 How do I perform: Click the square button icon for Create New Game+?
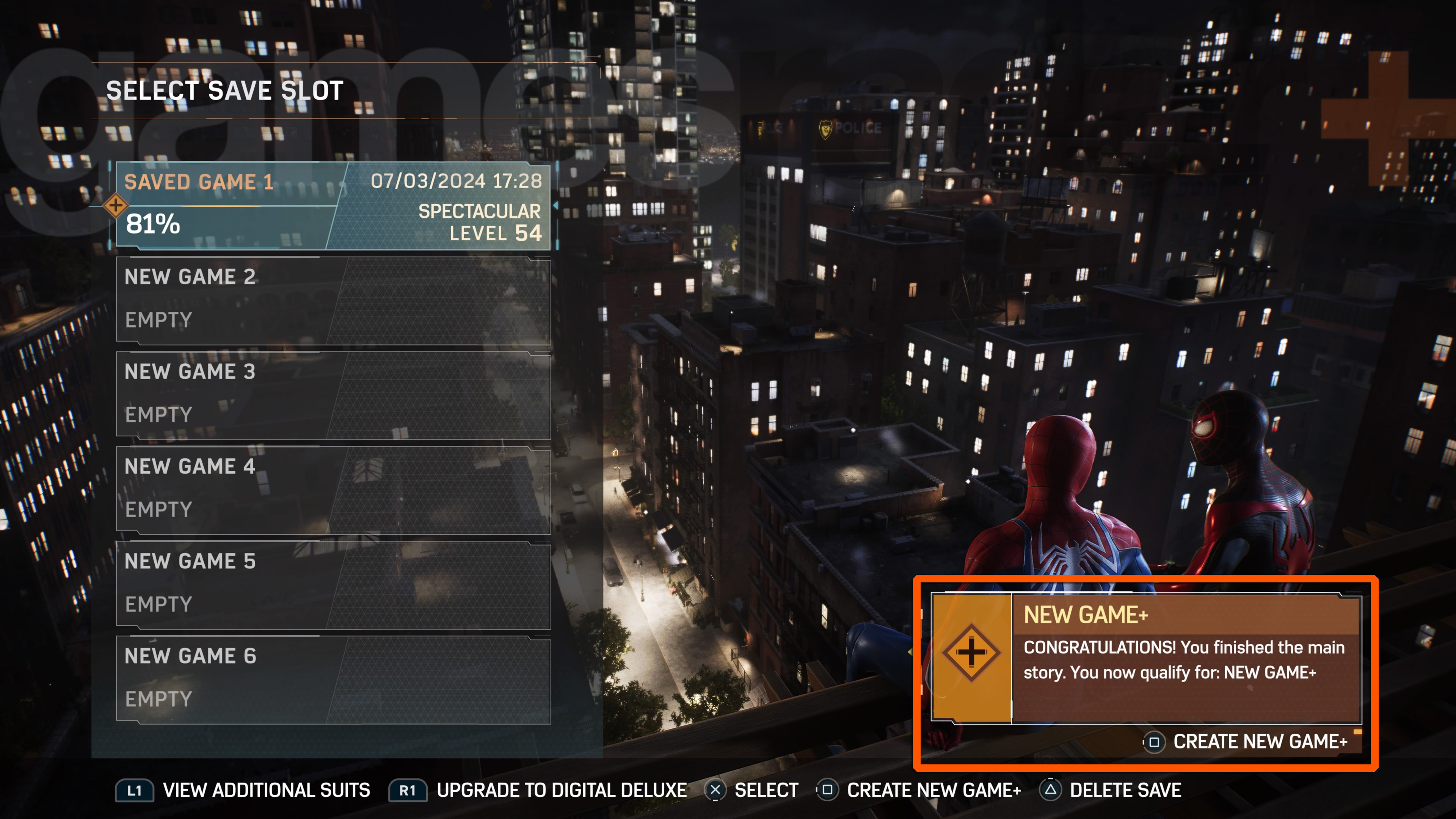[827, 789]
